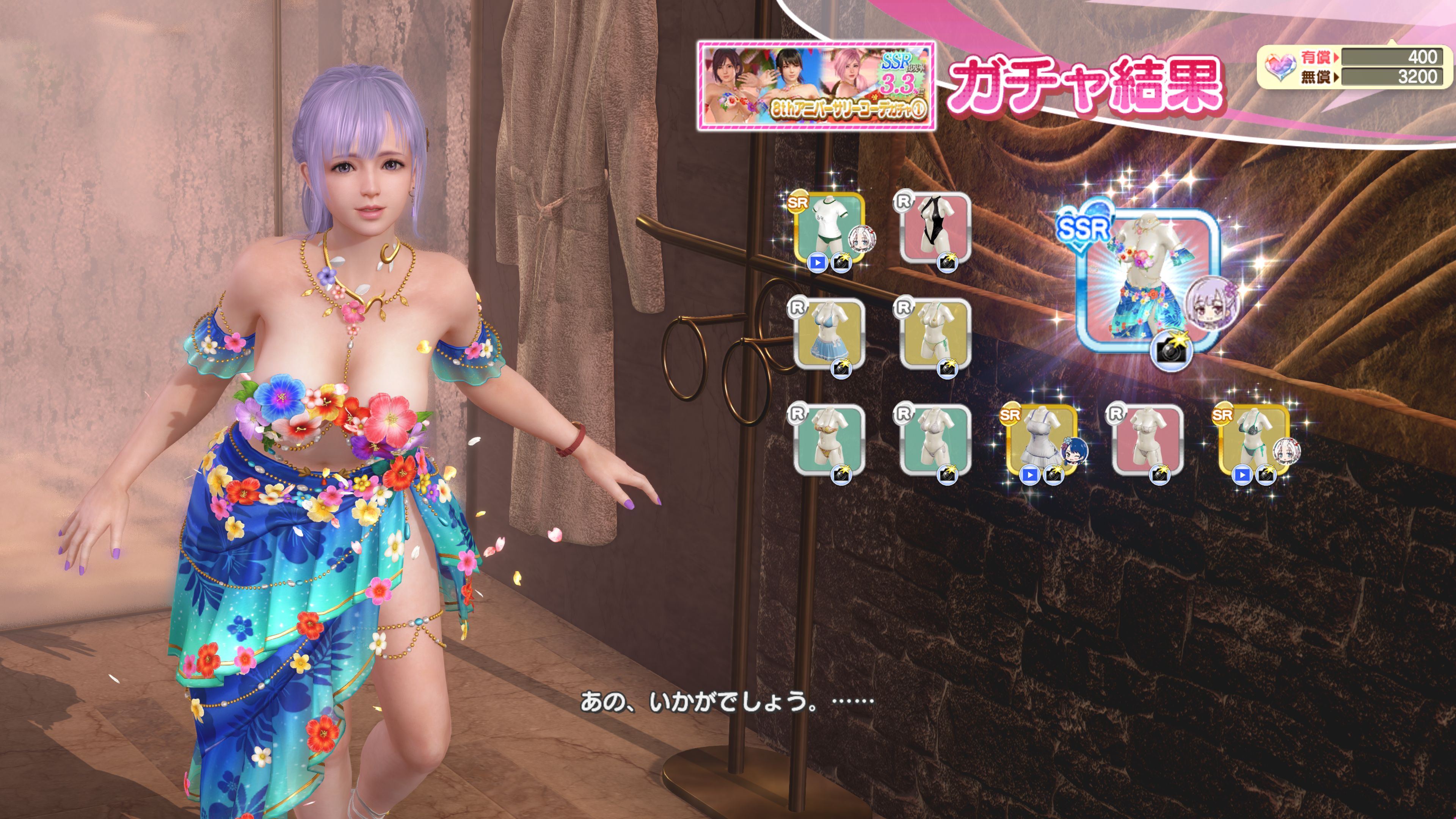This screenshot has height=819, width=1456.
Task: Play the SR gym shirt outfit video
Action: click(x=817, y=263)
